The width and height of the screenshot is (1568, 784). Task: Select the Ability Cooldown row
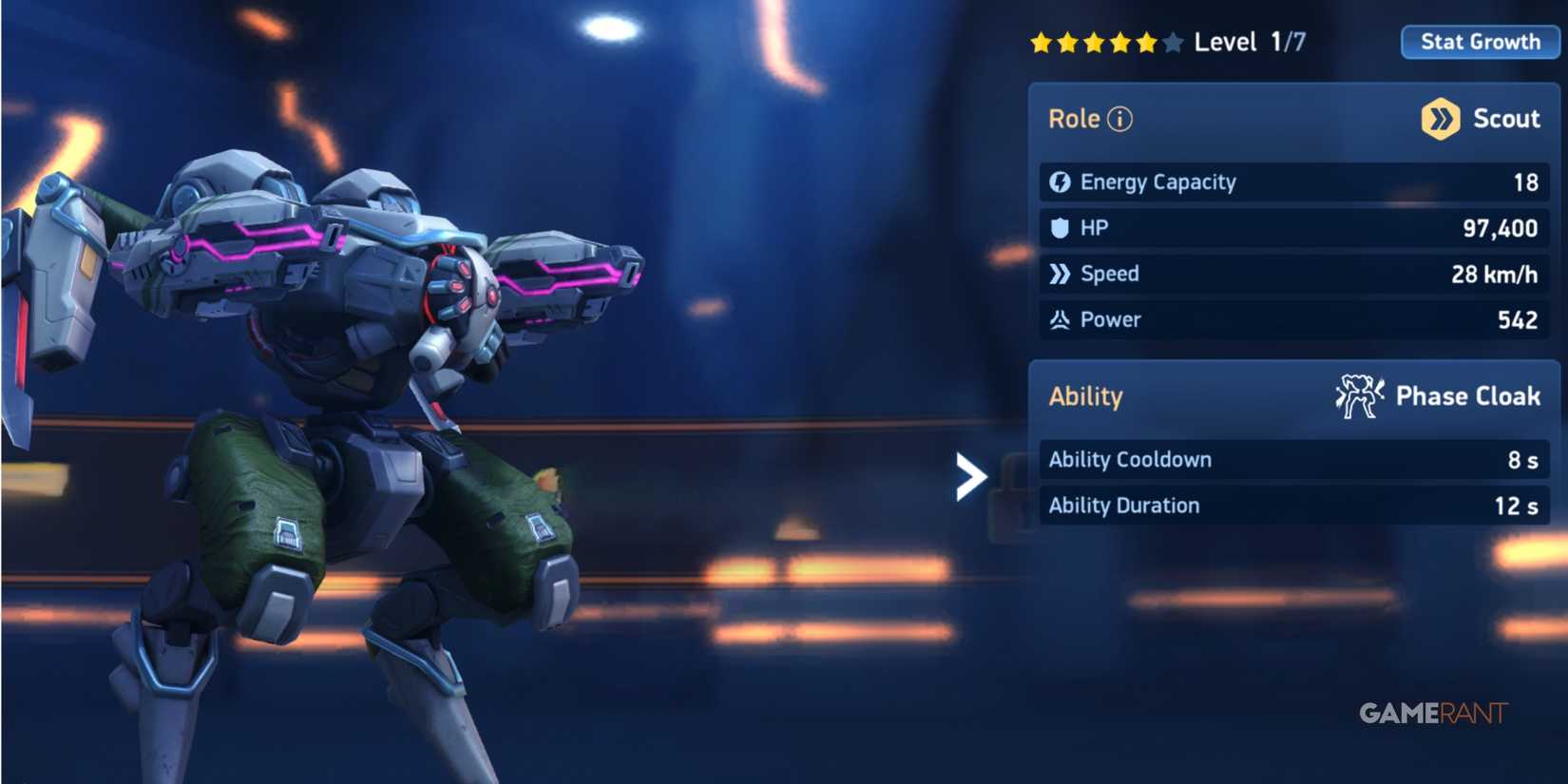(1292, 459)
